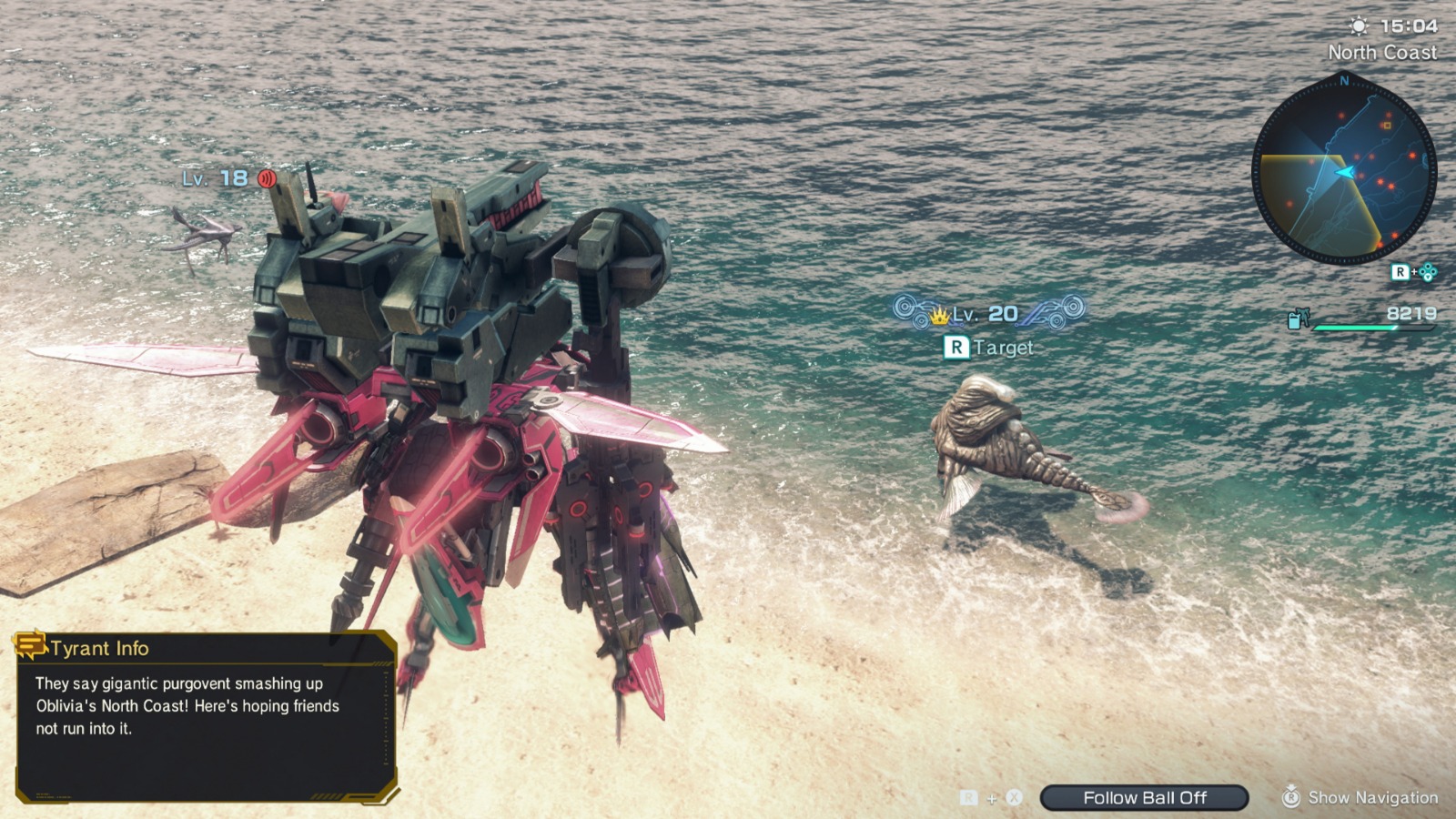Enable the Lv. 20 Target lock
1456x819 pixels.
click(990, 347)
